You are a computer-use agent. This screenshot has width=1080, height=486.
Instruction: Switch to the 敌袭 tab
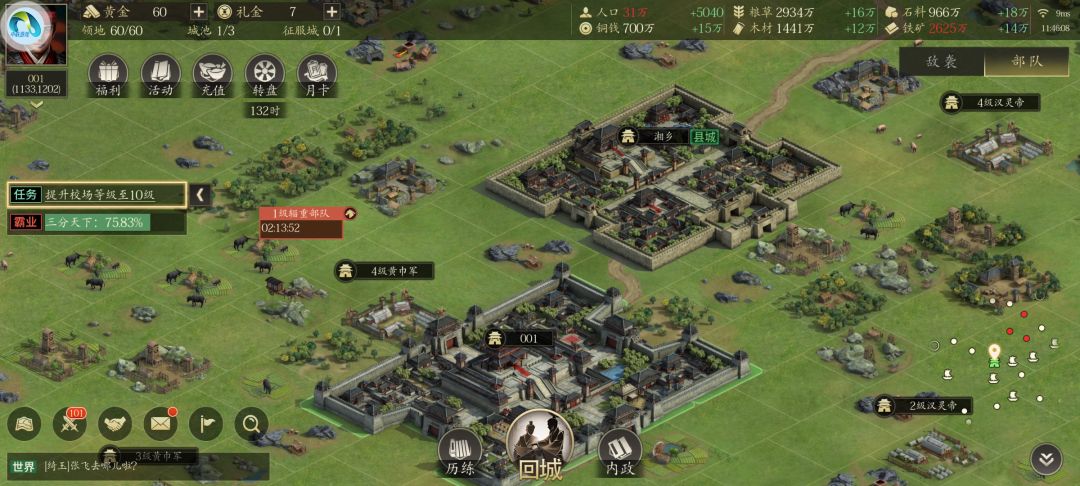tap(941, 61)
